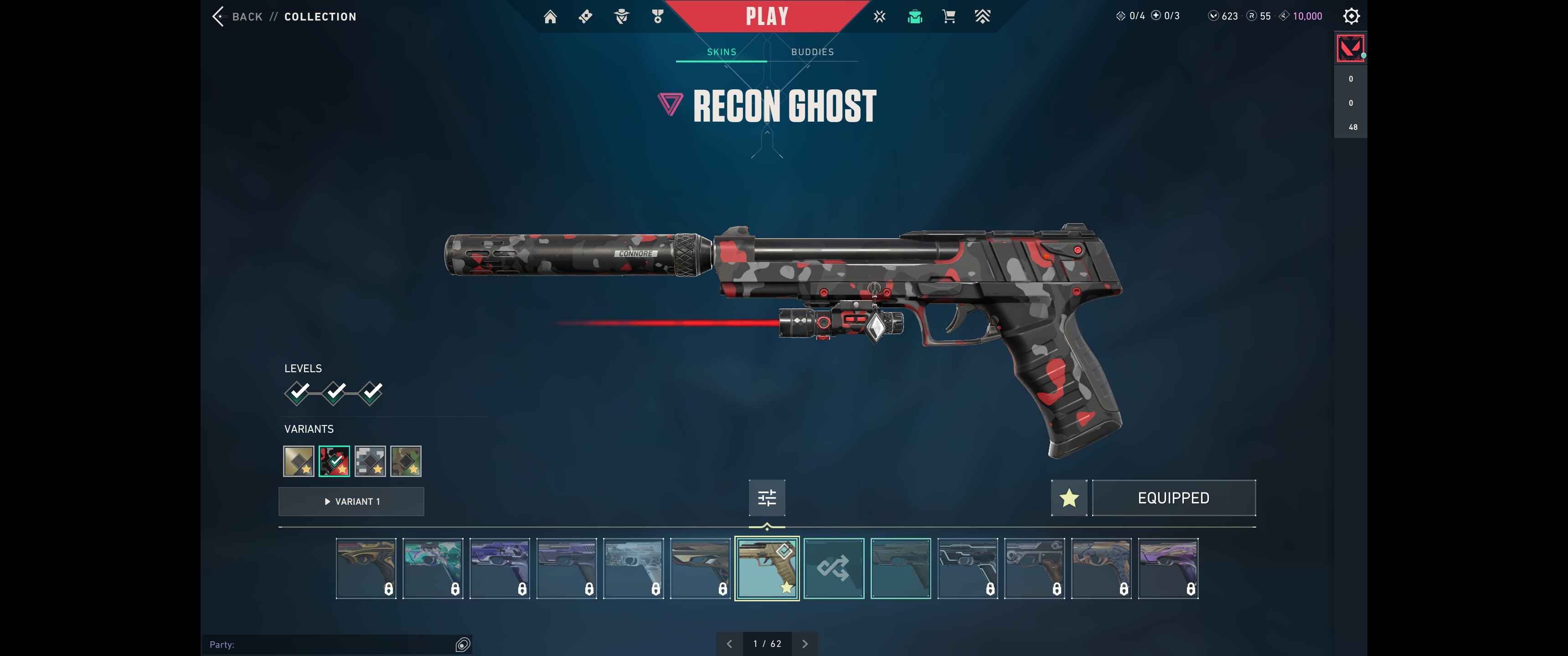Viewport: 1568px width, 656px height.
Task: Switch to the Buddies tab
Action: 812,52
